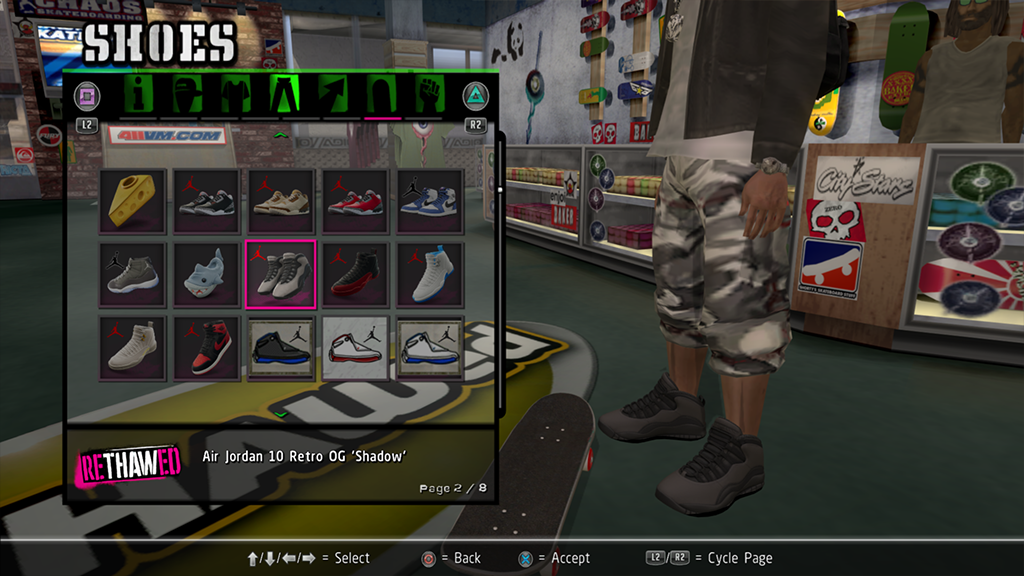Select the cheese wedge shoe tile
The width and height of the screenshot is (1024, 576).
pos(134,201)
